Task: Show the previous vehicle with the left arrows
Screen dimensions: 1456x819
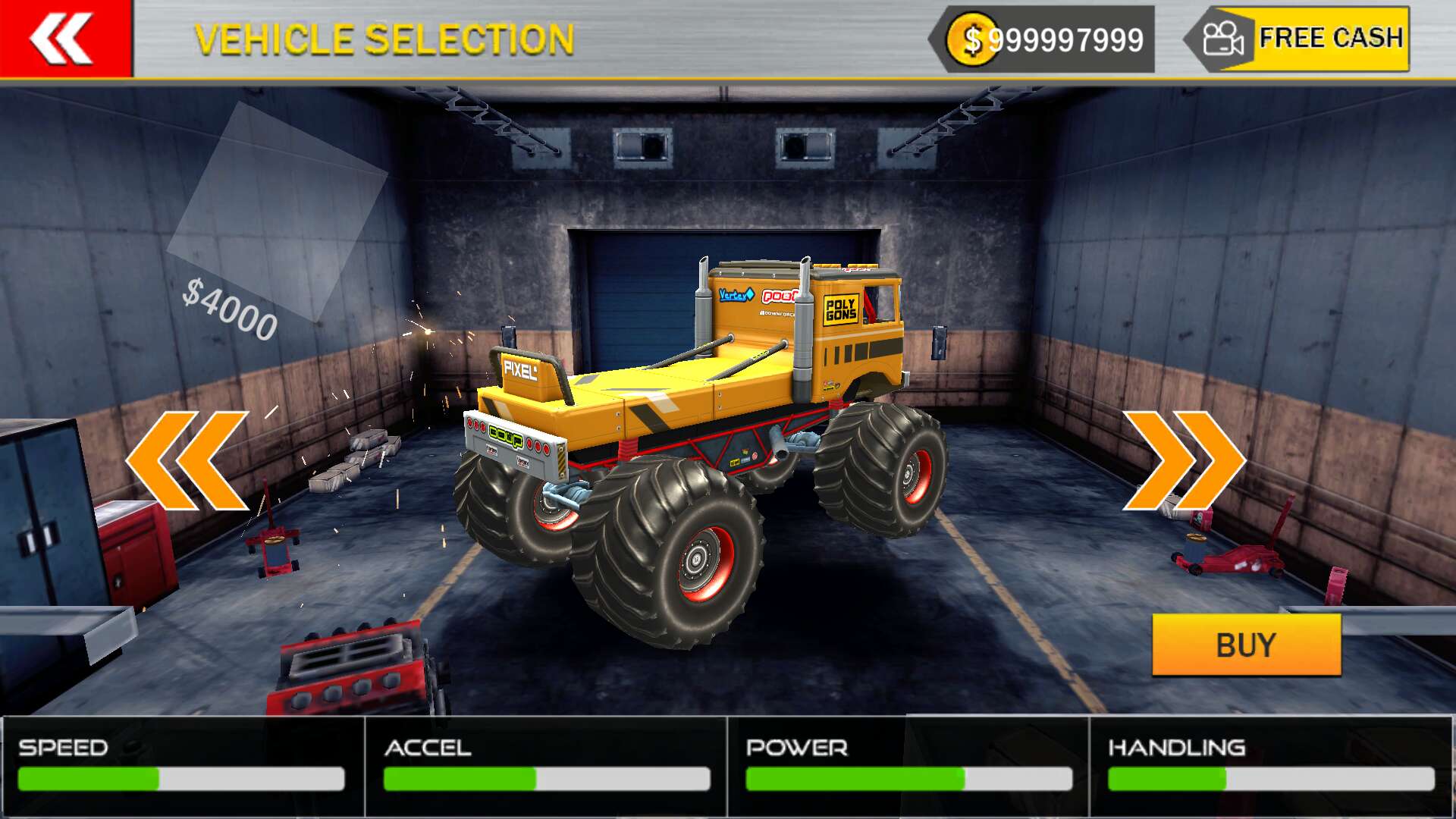Action: click(188, 460)
